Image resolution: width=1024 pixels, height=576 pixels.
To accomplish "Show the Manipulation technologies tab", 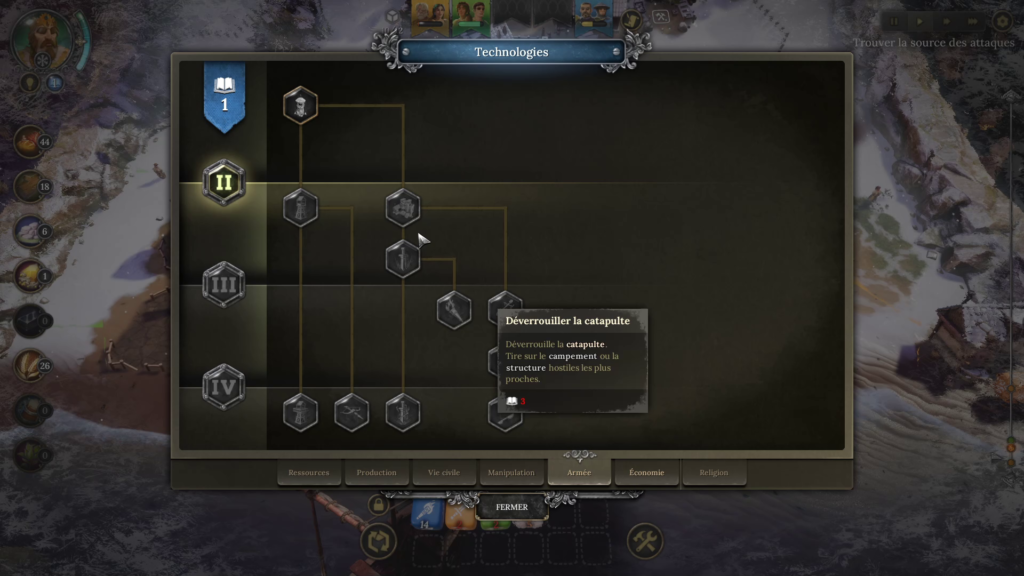I will (x=511, y=472).
